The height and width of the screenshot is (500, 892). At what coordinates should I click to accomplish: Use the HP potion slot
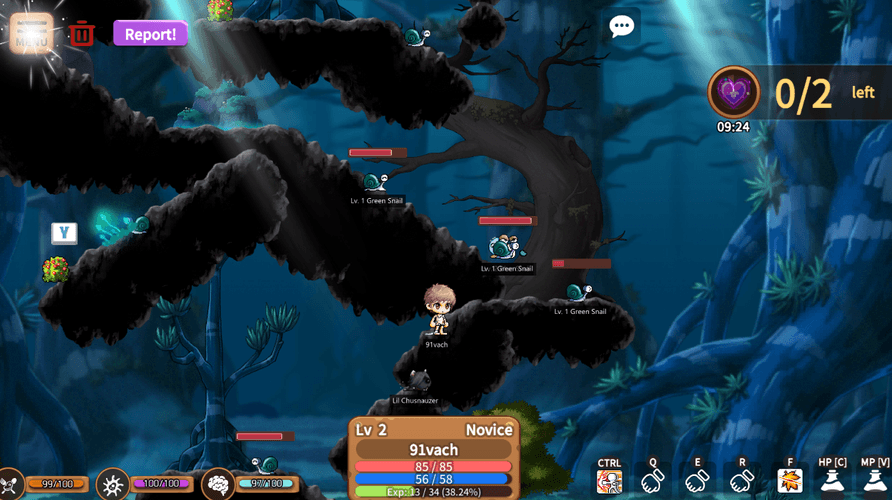tap(832, 481)
